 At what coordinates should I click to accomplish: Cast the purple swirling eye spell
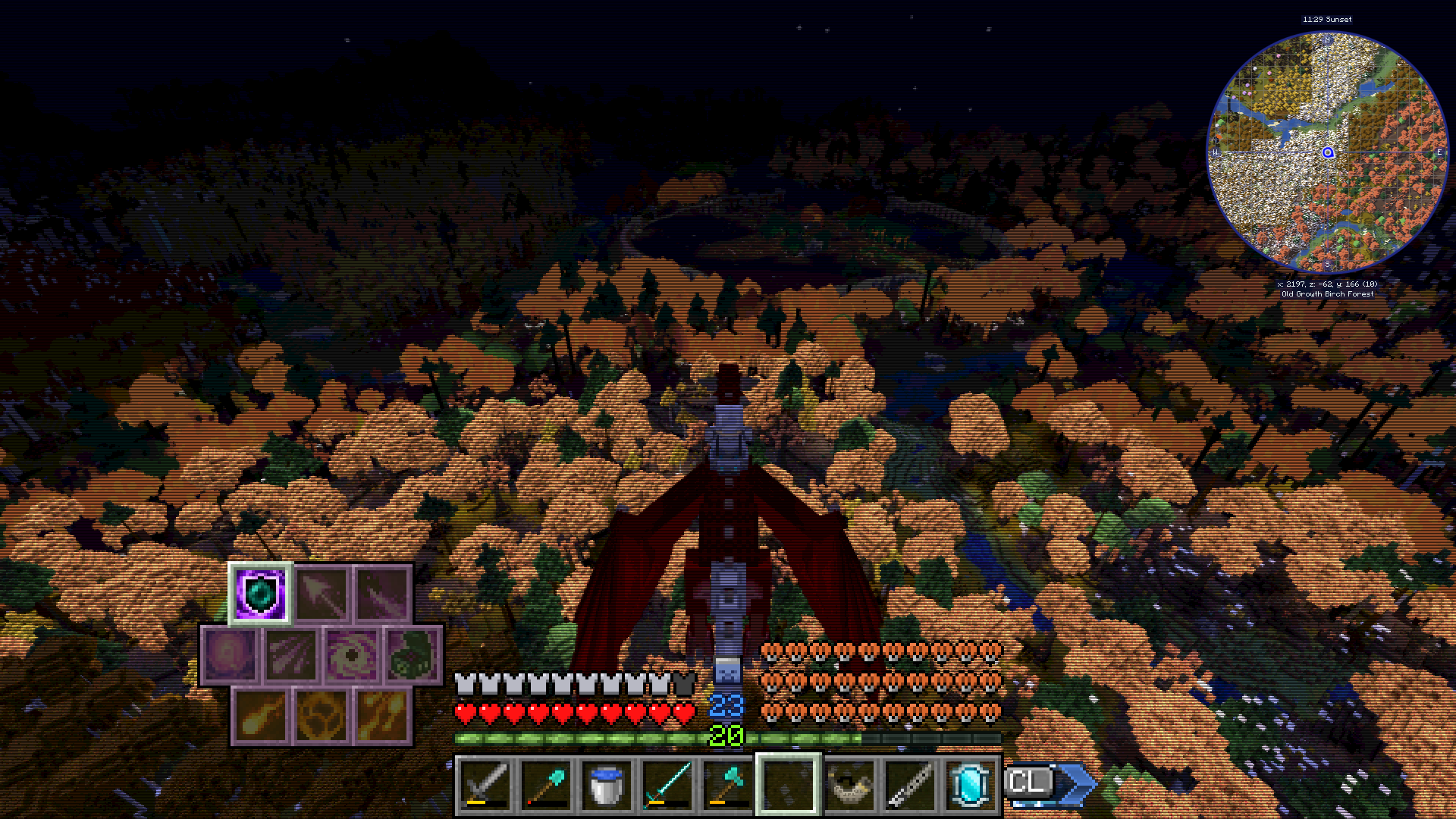pyautogui.click(x=352, y=654)
